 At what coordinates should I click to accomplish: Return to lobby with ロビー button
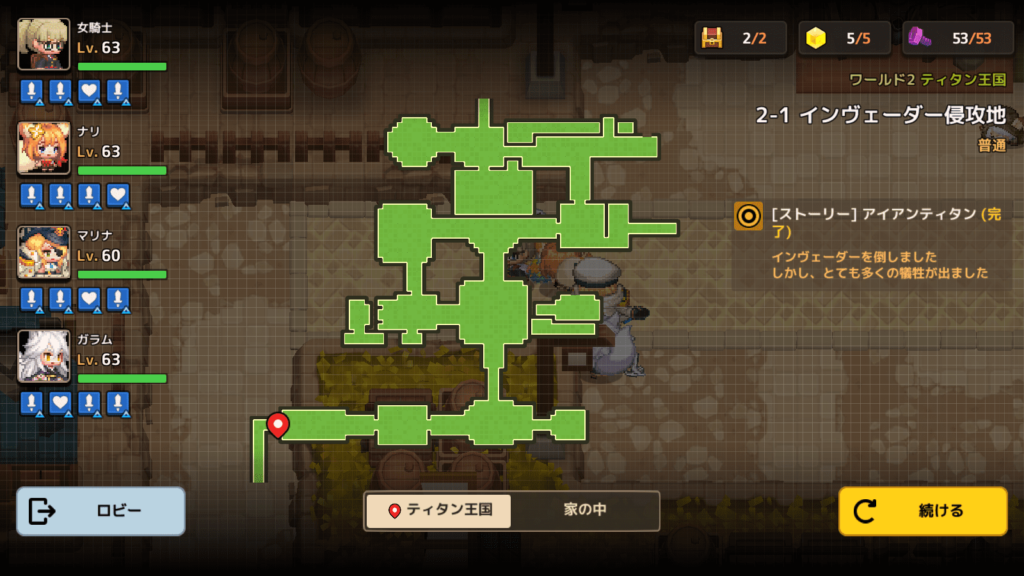101,511
